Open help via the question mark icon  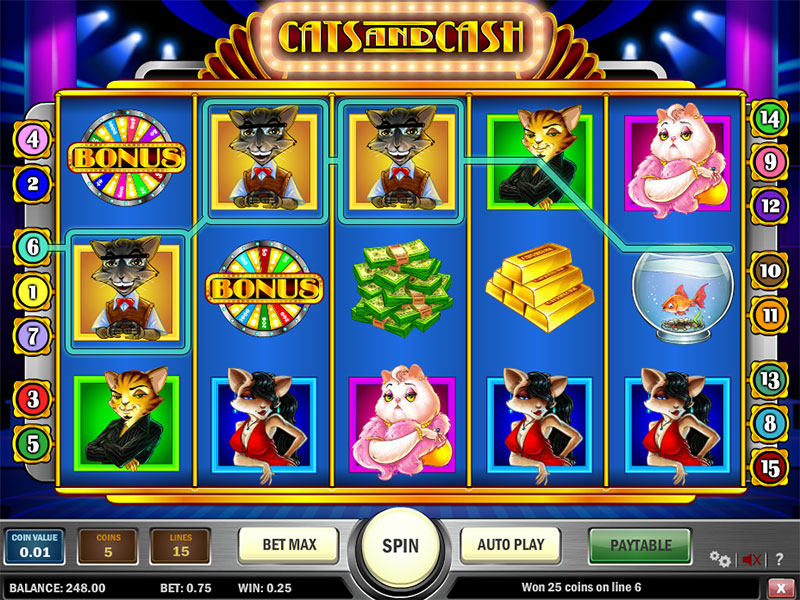point(781,558)
